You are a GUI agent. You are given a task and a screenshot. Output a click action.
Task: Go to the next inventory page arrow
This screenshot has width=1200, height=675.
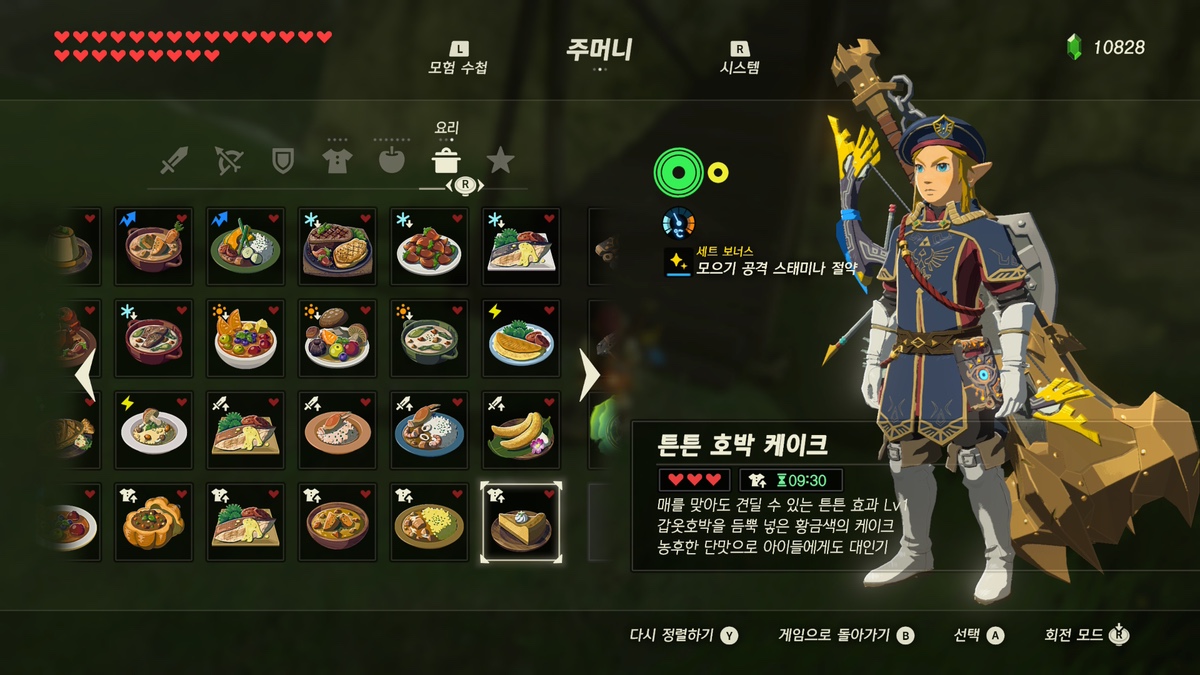pyautogui.click(x=590, y=375)
